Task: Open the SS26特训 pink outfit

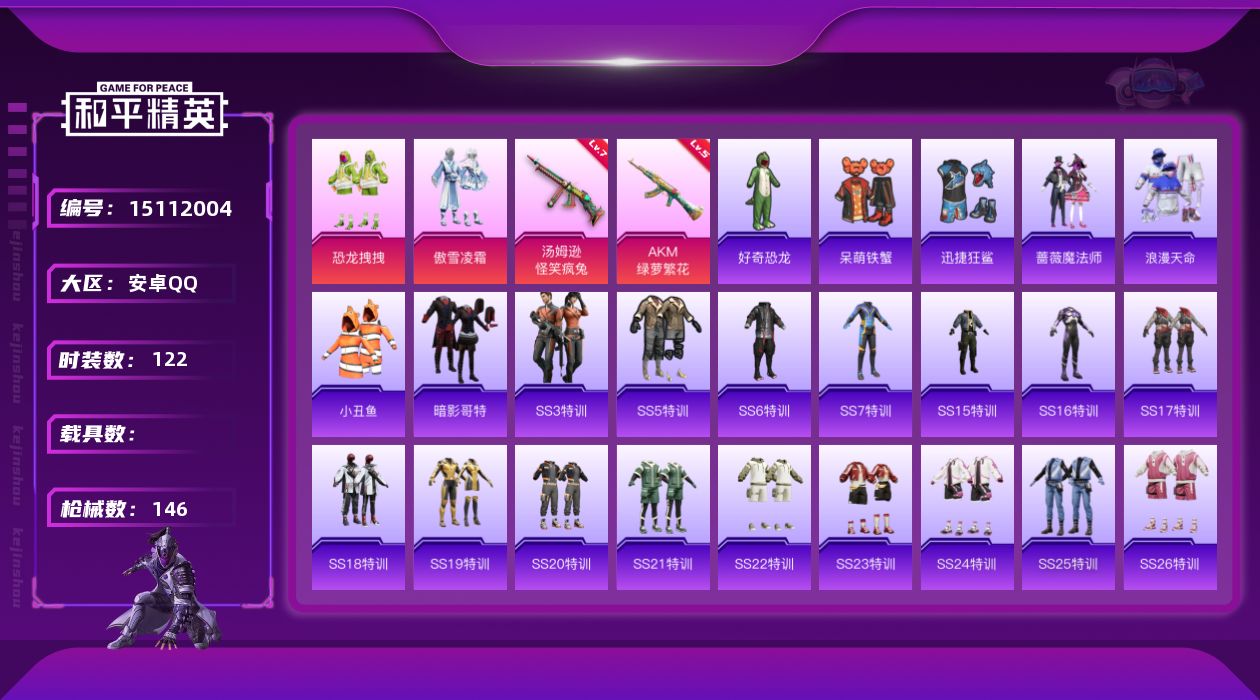Action: pos(1170,517)
